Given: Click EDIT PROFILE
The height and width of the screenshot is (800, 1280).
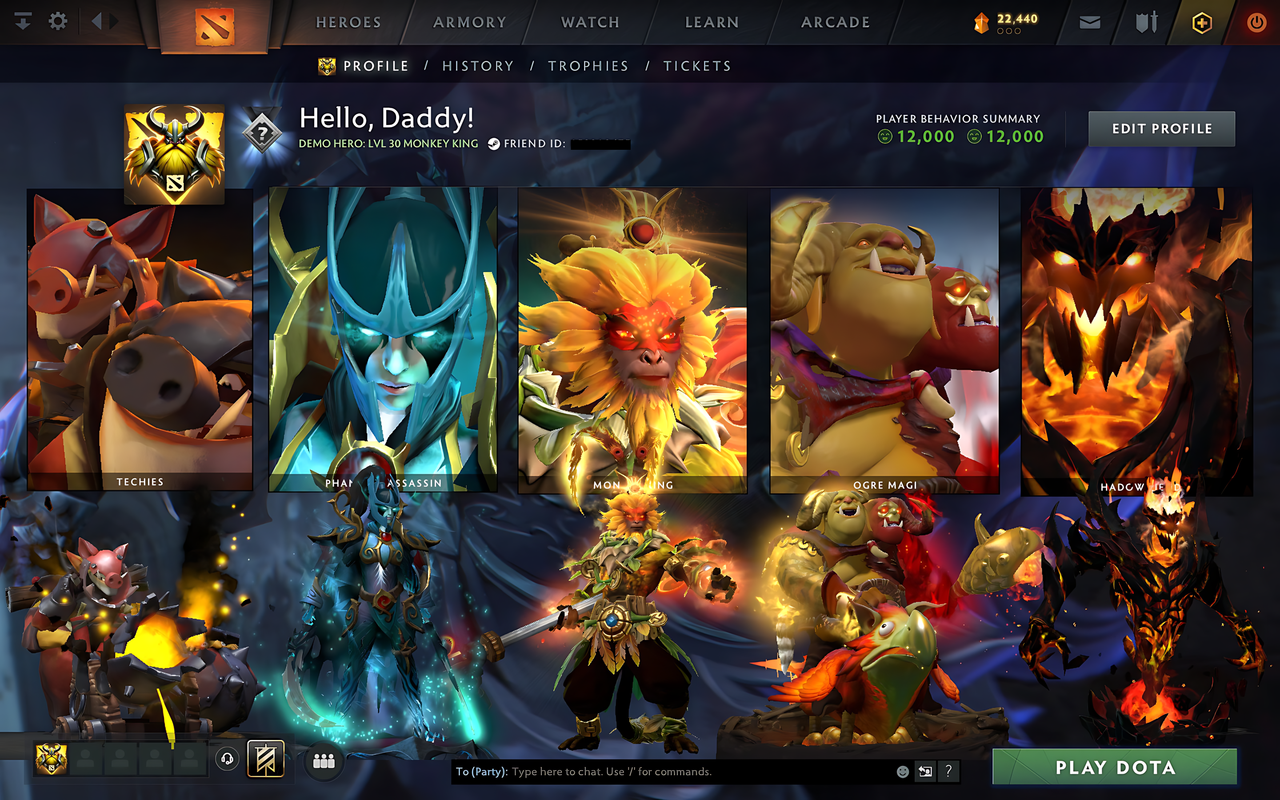Looking at the screenshot, I should [1161, 128].
